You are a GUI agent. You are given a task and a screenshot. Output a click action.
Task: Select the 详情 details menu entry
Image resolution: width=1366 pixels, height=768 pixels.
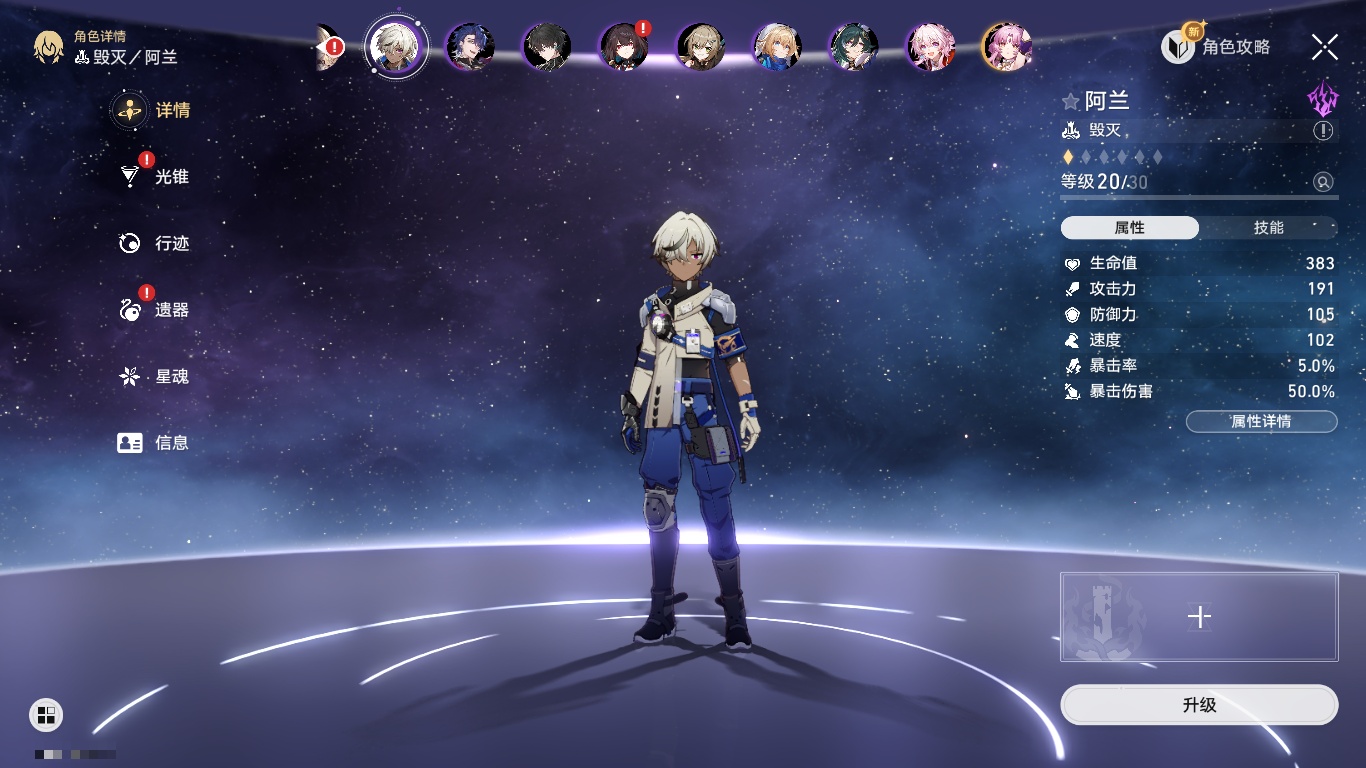154,110
